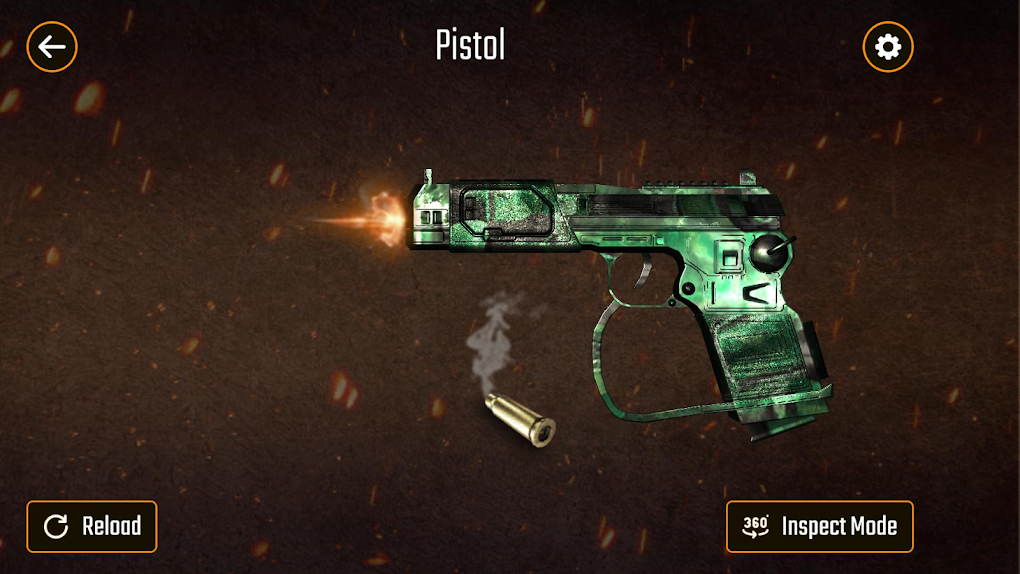Go back with the arrow button

click(52, 46)
